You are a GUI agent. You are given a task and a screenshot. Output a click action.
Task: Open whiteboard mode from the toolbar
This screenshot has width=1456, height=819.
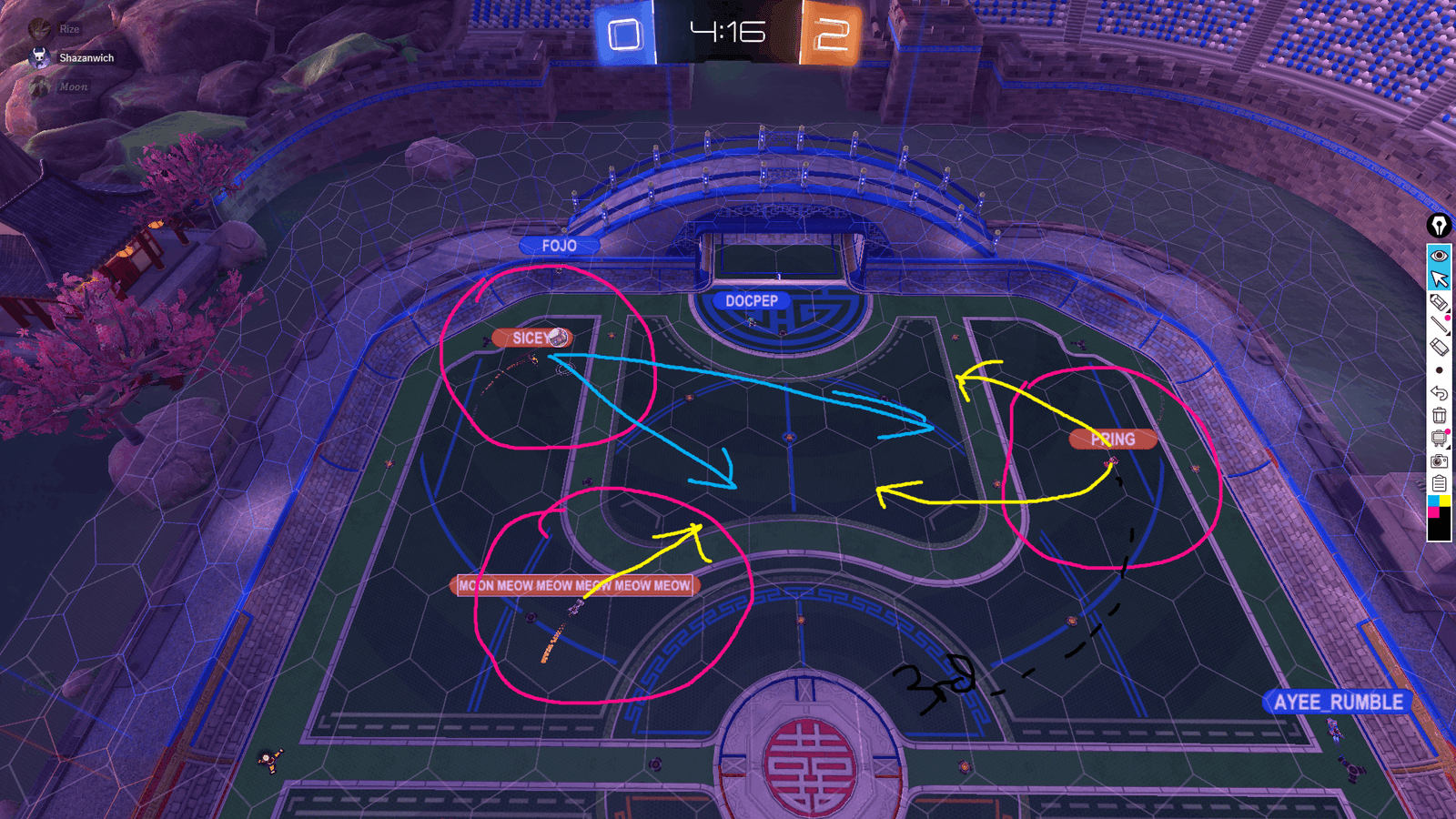coord(1439,438)
